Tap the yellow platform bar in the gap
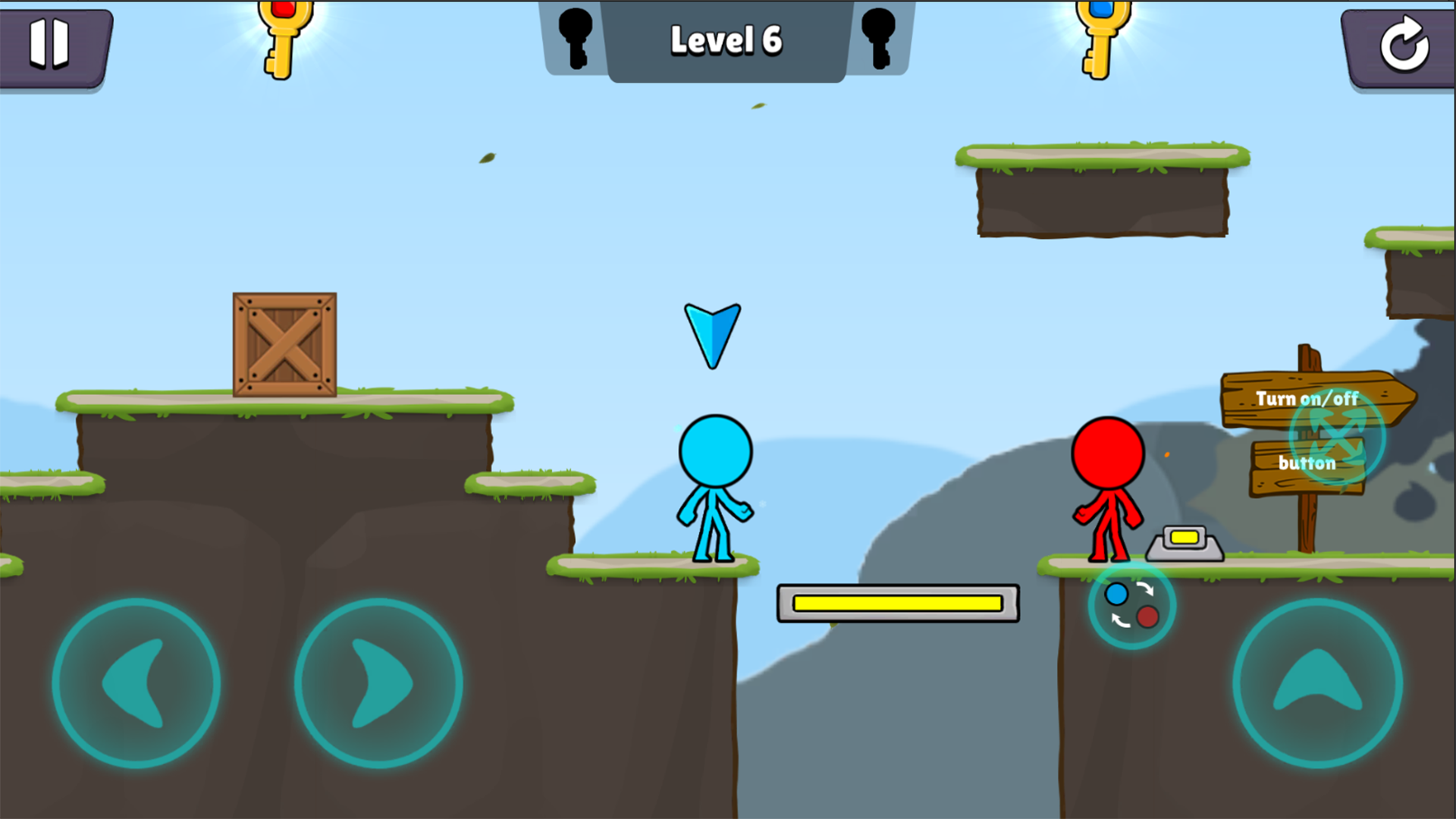Viewport: 1456px width, 819px height. point(897,603)
